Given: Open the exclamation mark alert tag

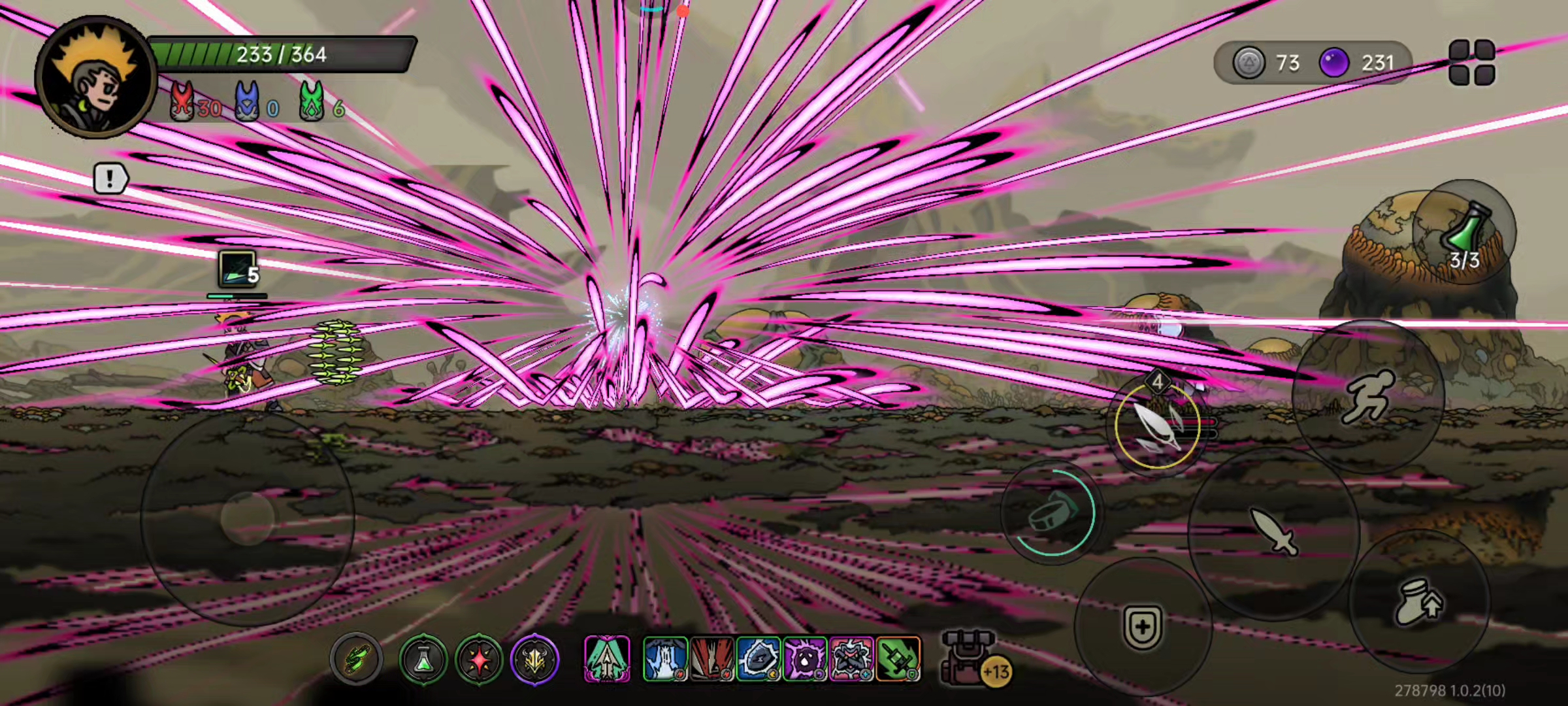Looking at the screenshot, I should tap(110, 178).
